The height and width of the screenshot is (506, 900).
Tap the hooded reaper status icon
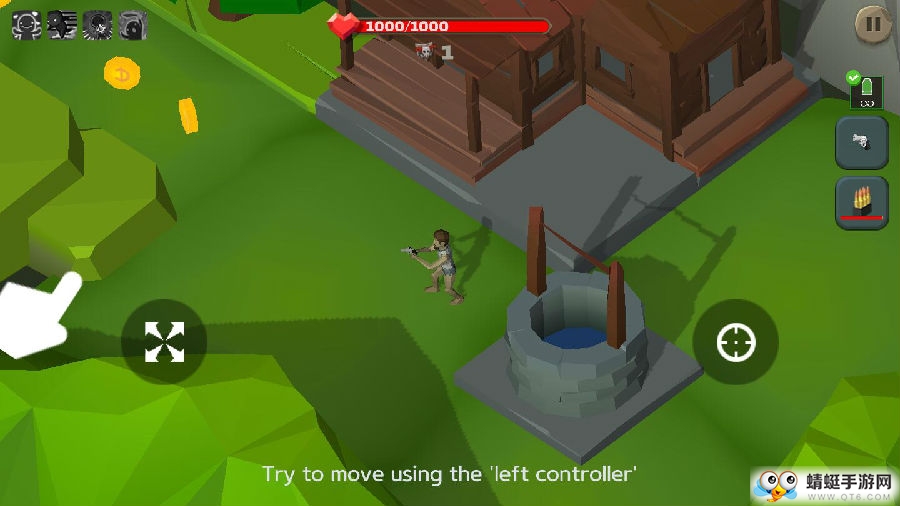click(133, 25)
